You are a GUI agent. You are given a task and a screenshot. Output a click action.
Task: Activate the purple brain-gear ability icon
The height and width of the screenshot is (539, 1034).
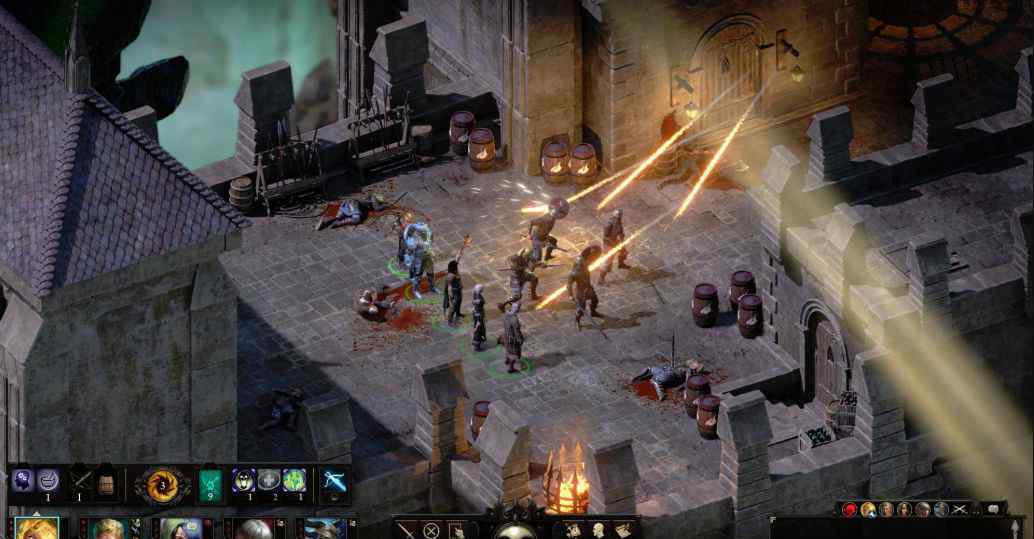pos(23,480)
